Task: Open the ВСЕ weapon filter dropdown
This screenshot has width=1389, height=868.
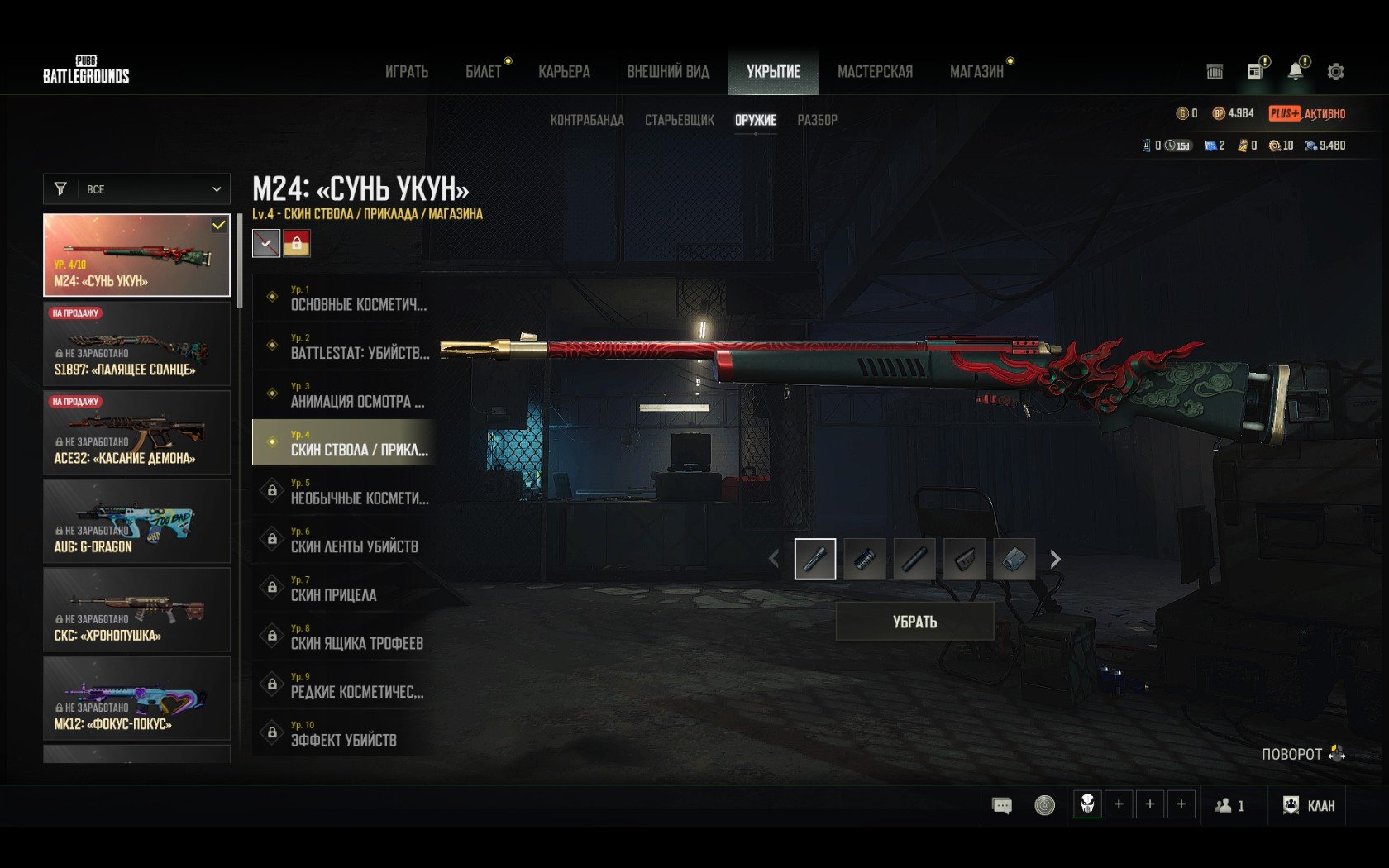Action: click(136, 189)
